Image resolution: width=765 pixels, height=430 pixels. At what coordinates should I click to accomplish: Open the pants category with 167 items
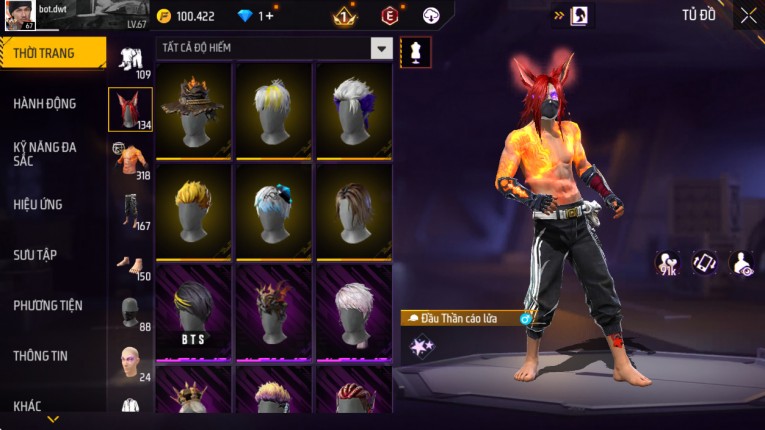coord(130,210)
